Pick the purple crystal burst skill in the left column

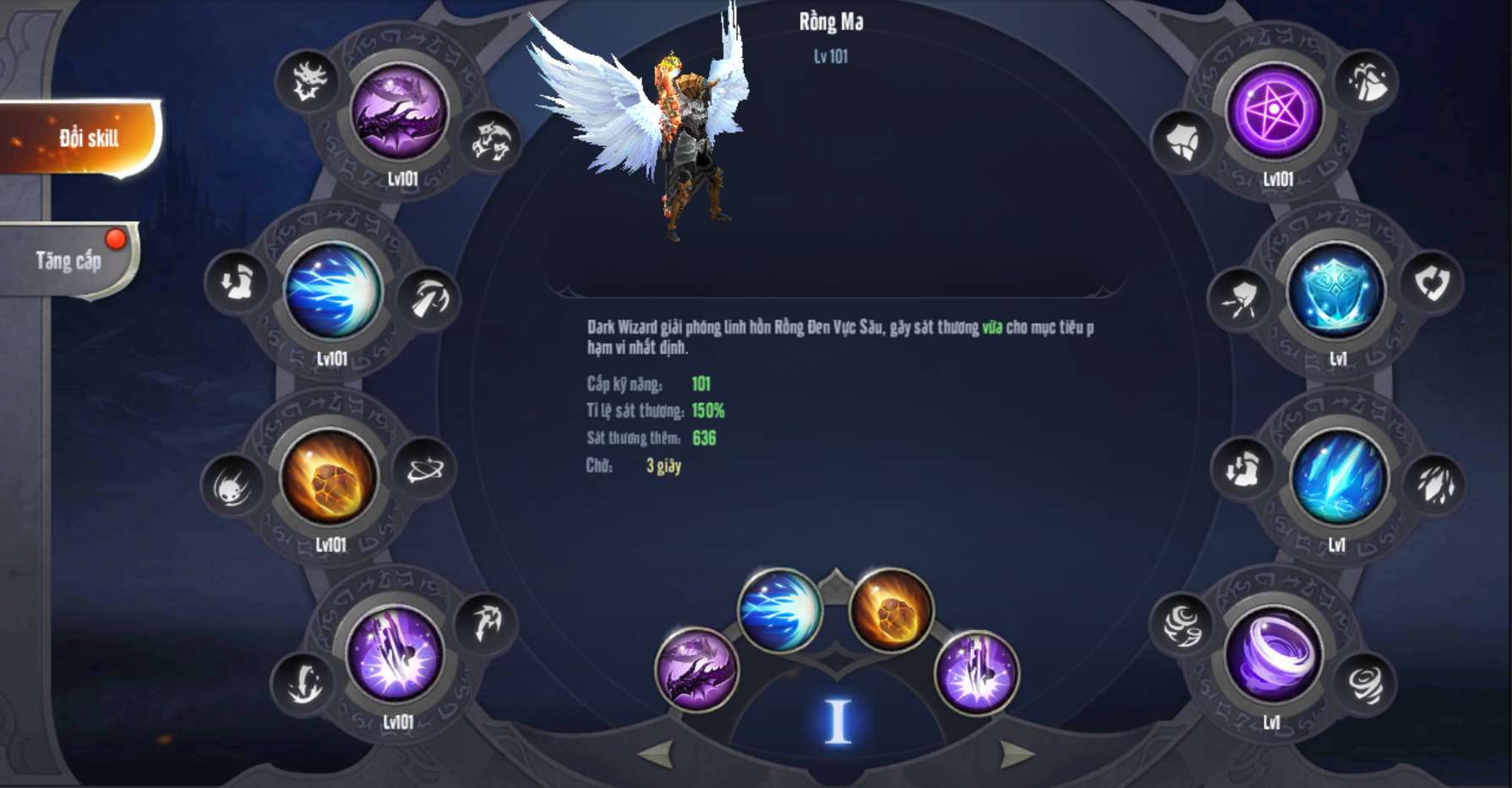pyautogui.click(x=395, y=656)
